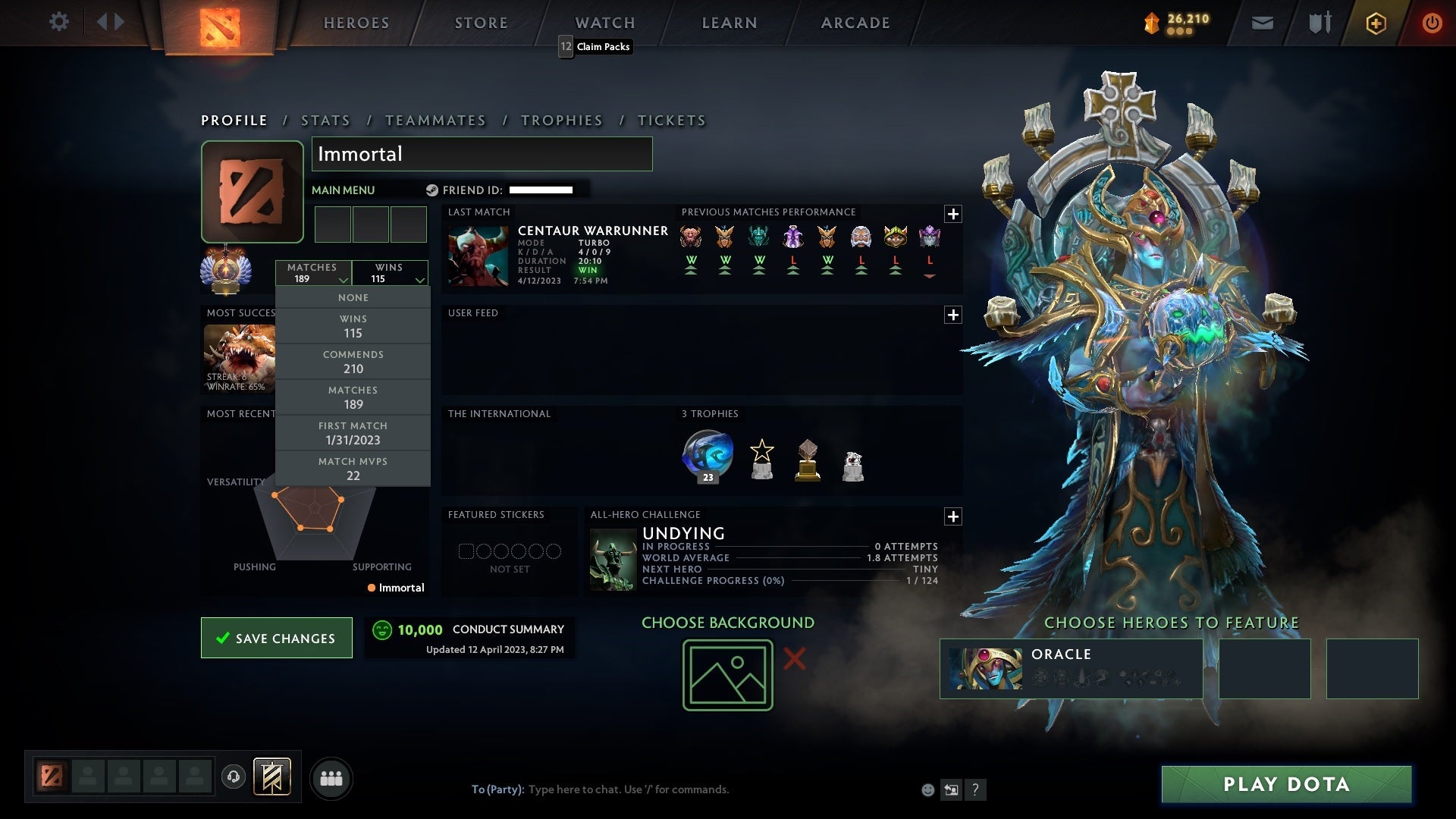Click the find party members icon
This screenshot has height=819, width=1456.
click(331, 777)
